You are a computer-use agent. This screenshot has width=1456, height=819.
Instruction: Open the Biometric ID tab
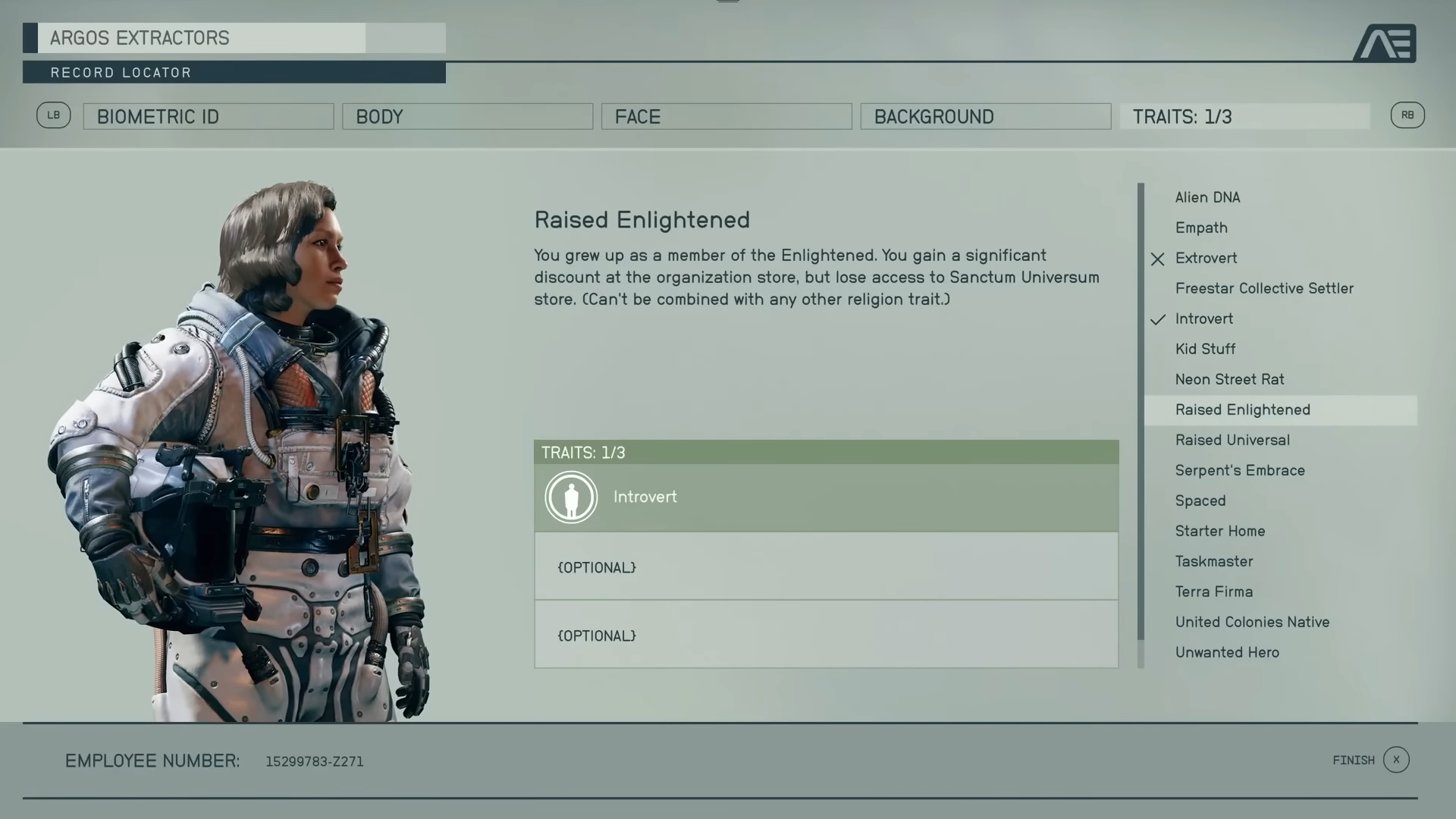208,116
